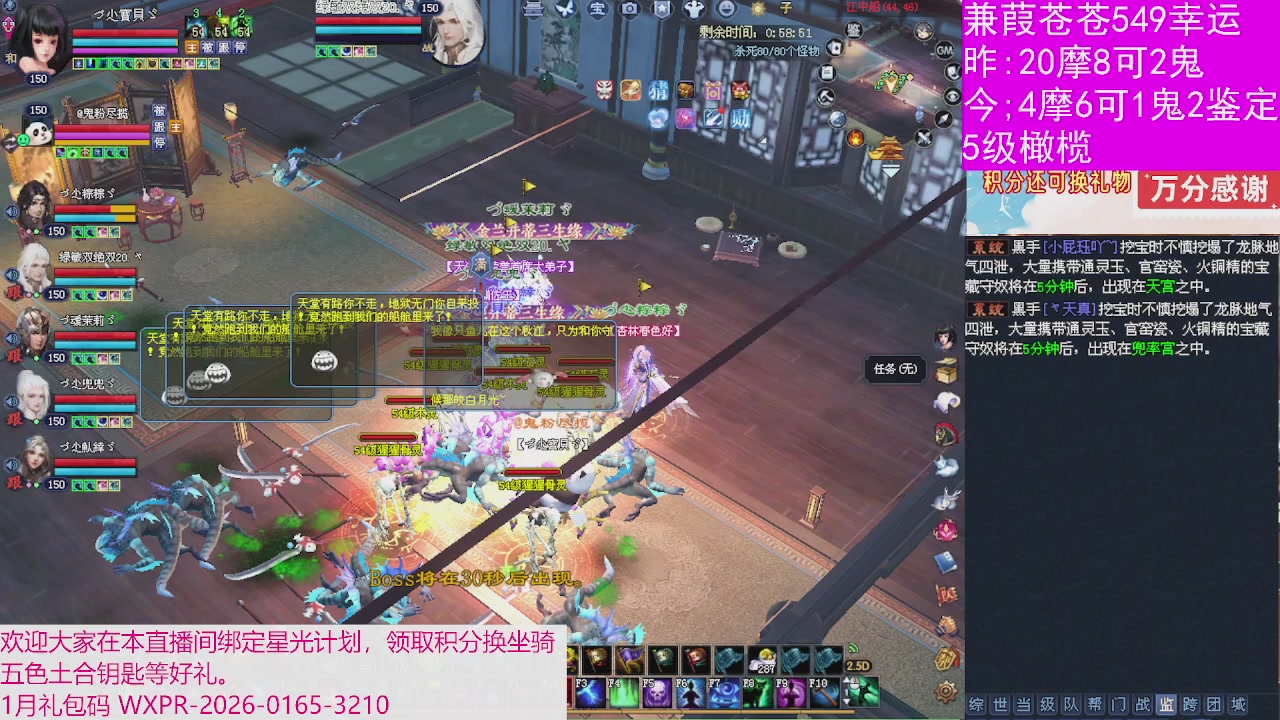Toggle the eye view icon on the minimap ring
Image resolution: width=1280 pixels, height=720 pixels.
951,96
